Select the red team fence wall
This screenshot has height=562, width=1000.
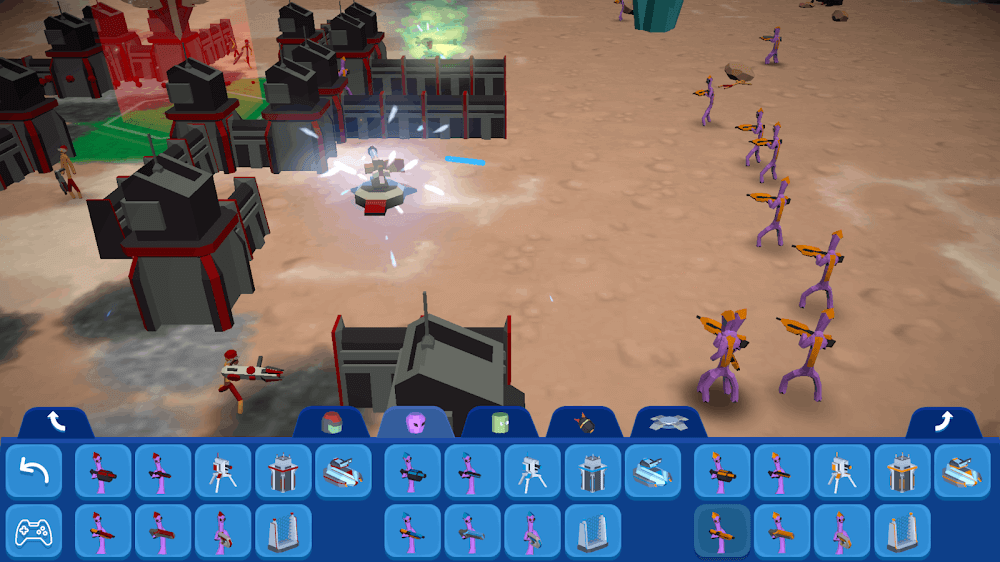tap(283, 530)
